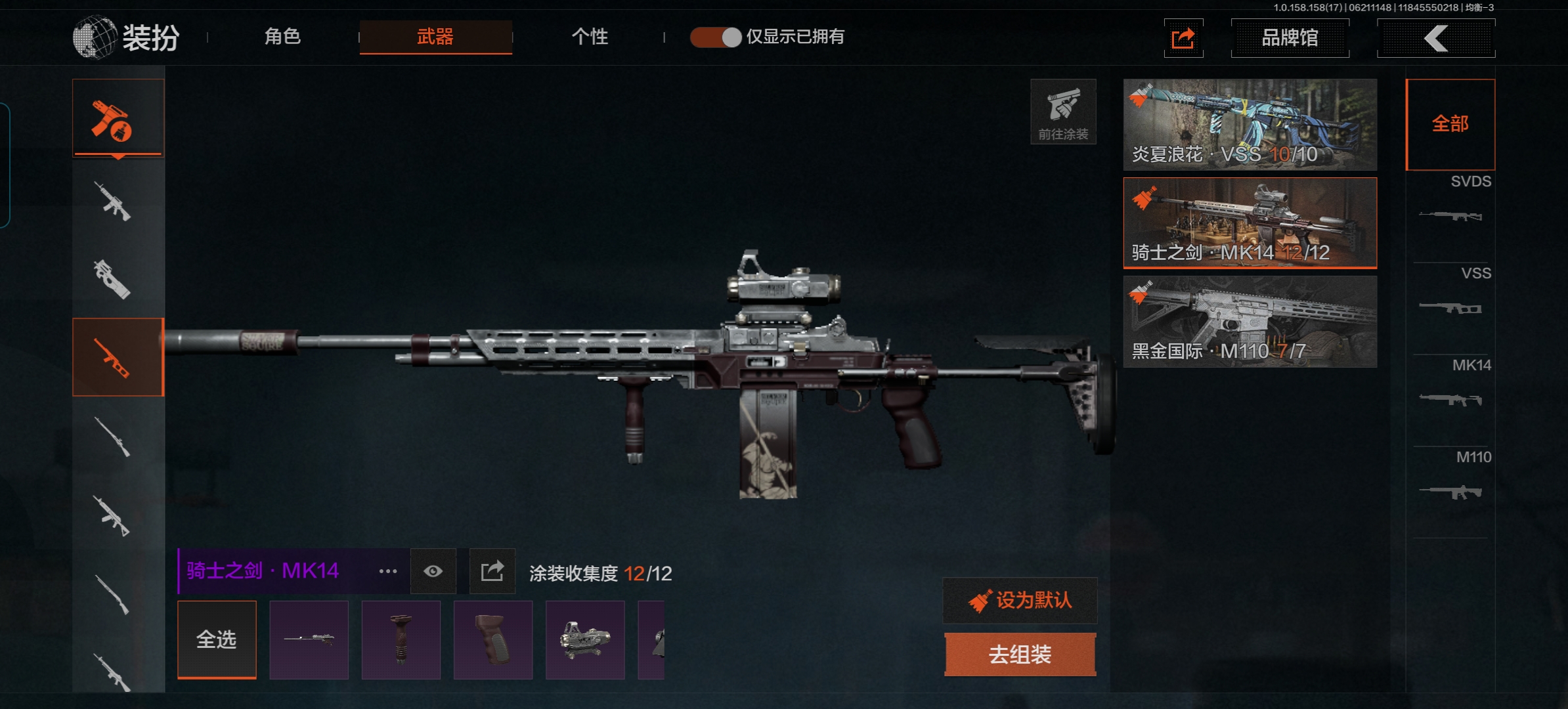Go back with the arrow button

[1436, 38]
